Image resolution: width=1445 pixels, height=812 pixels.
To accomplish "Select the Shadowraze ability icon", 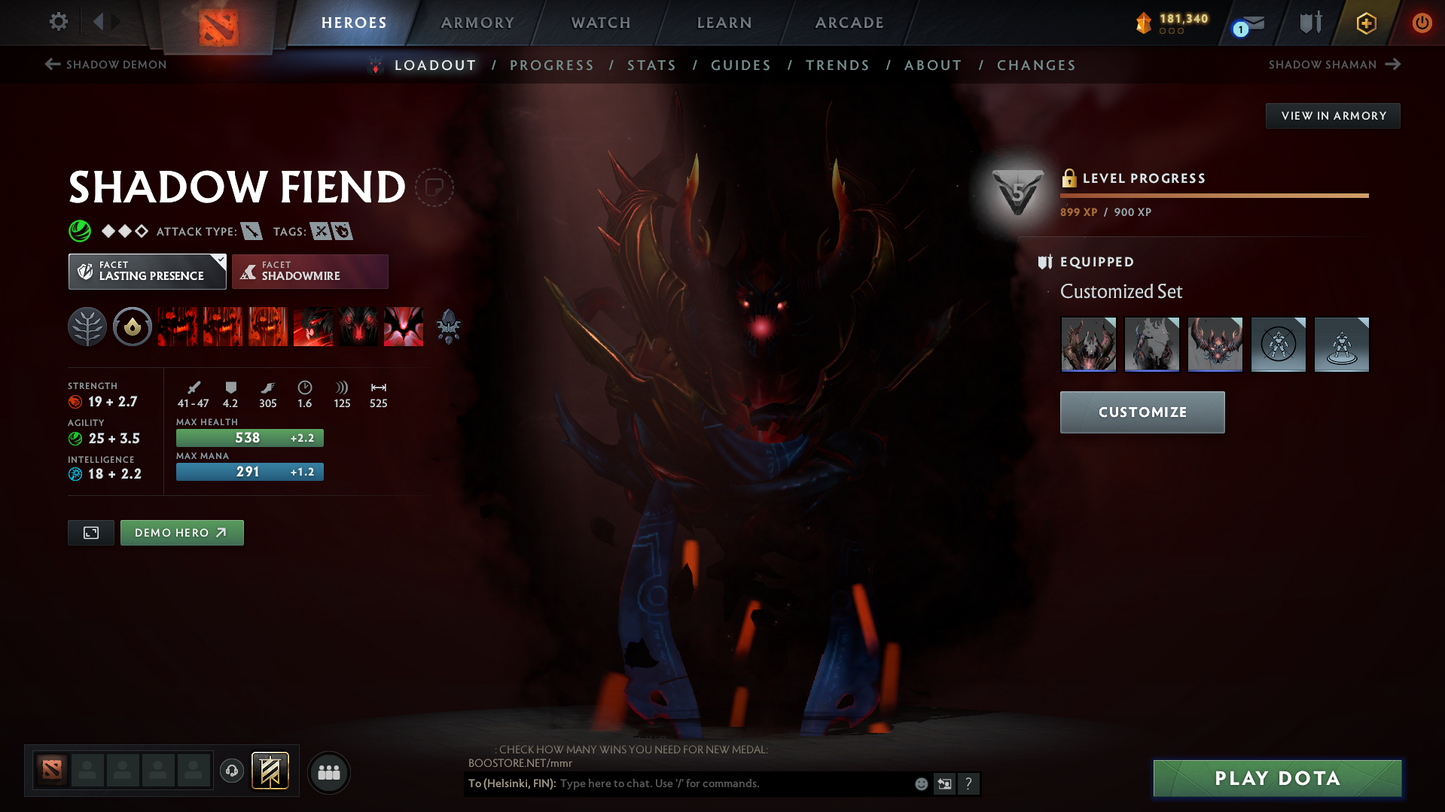I will coord(176,326).
